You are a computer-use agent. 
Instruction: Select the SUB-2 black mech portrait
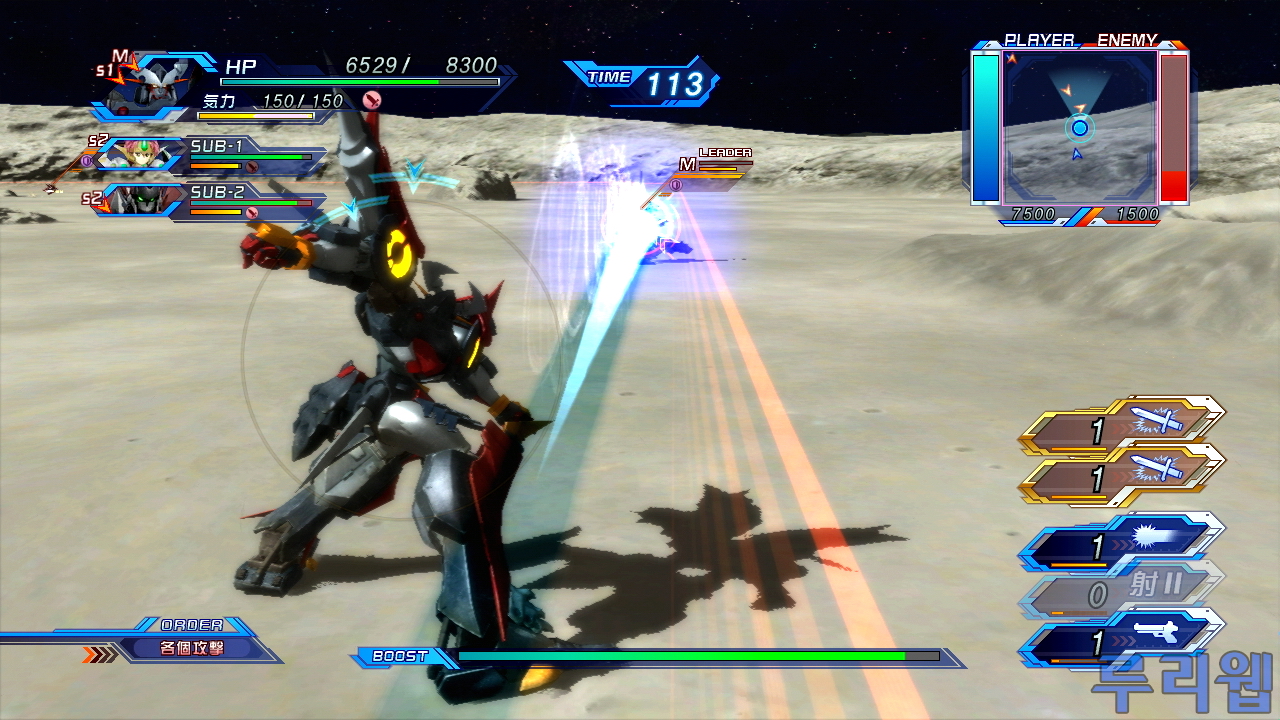(140, 201)
